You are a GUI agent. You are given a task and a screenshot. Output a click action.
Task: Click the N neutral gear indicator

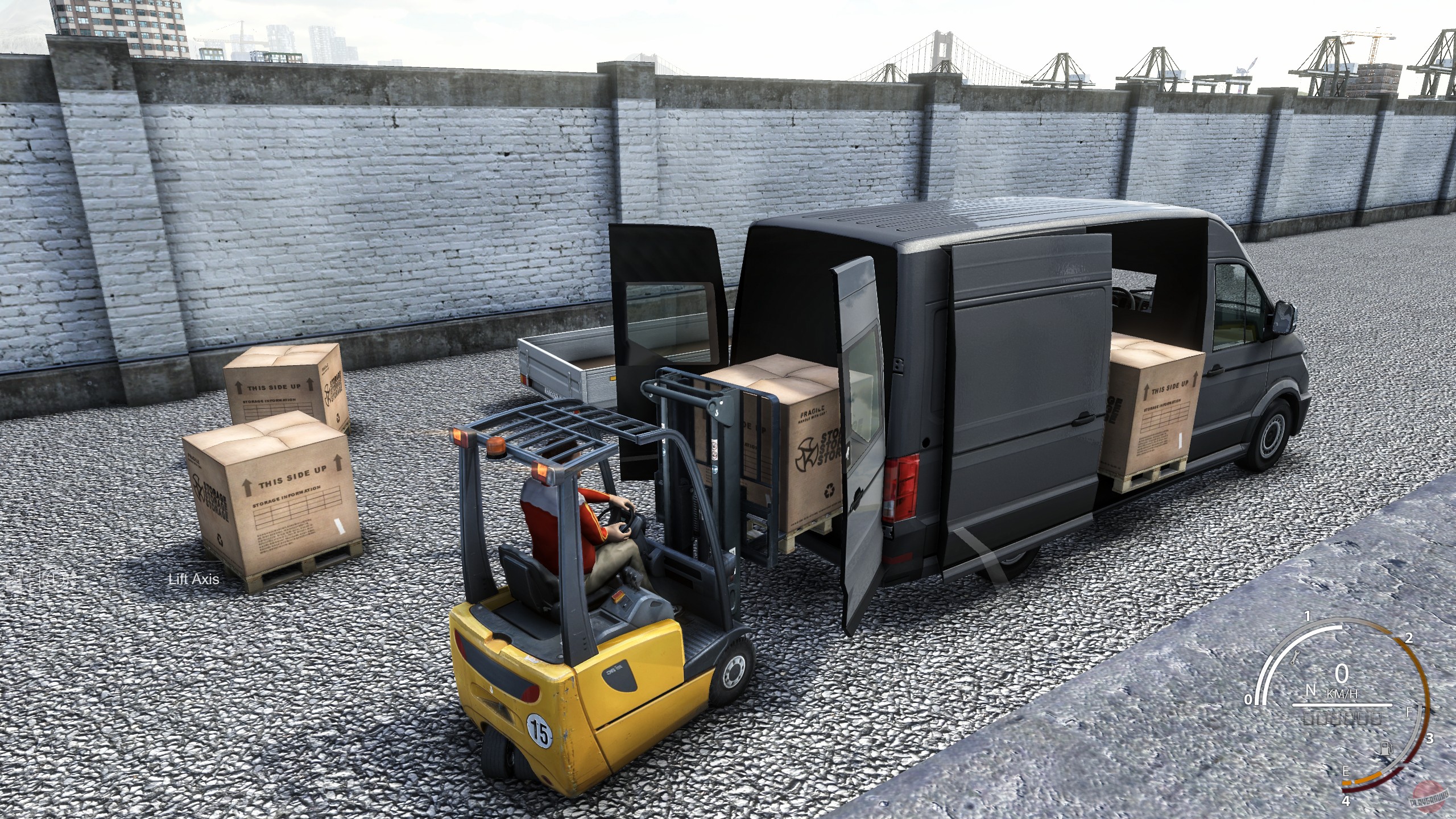[x=1311, y=689]
